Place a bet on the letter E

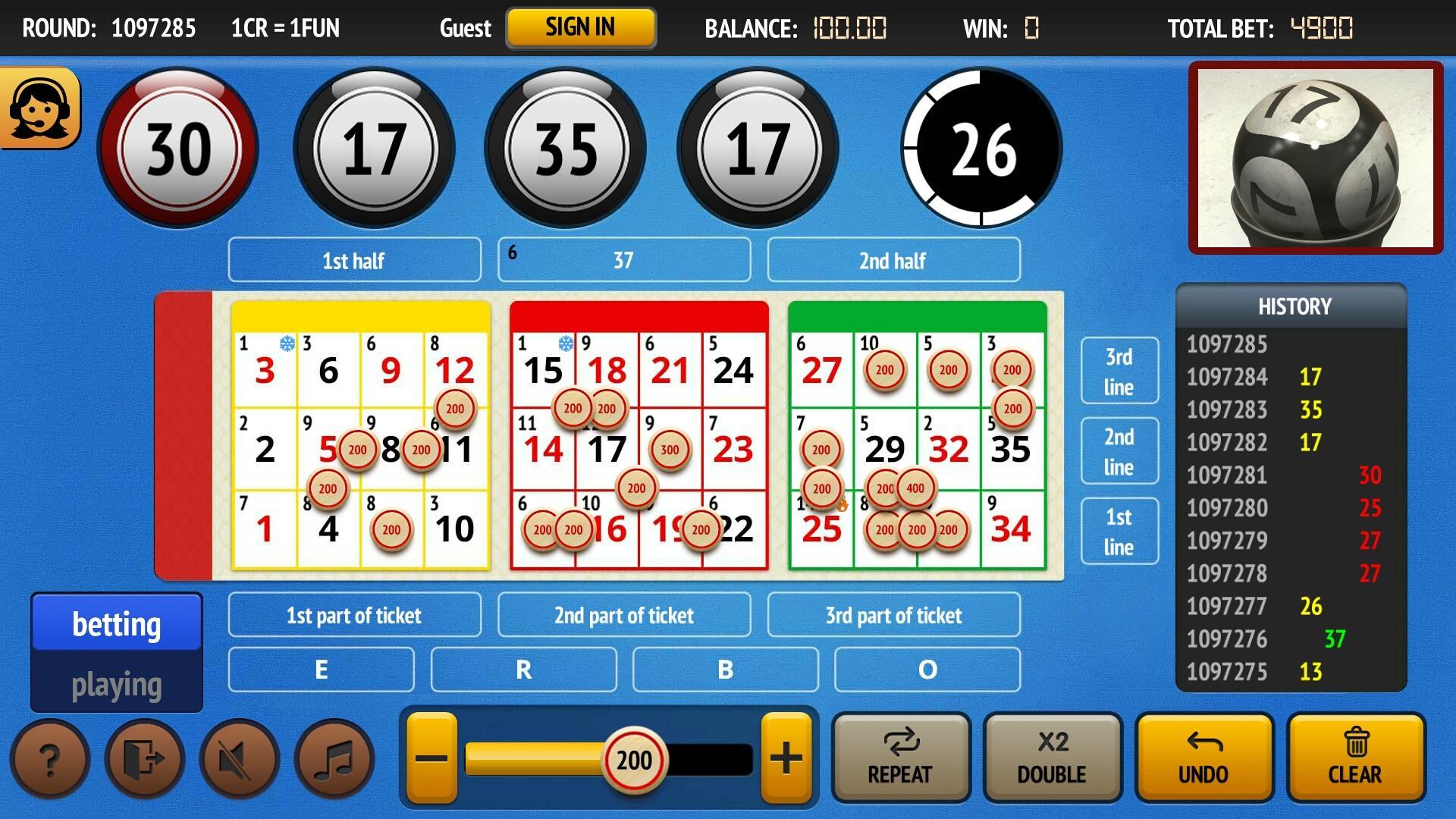point(321,670)
